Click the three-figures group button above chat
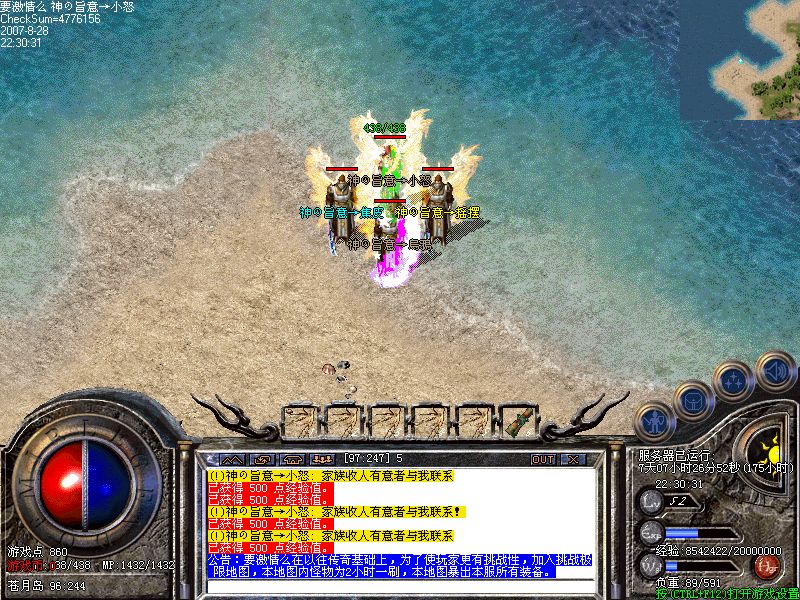 (x=322, y=459)
